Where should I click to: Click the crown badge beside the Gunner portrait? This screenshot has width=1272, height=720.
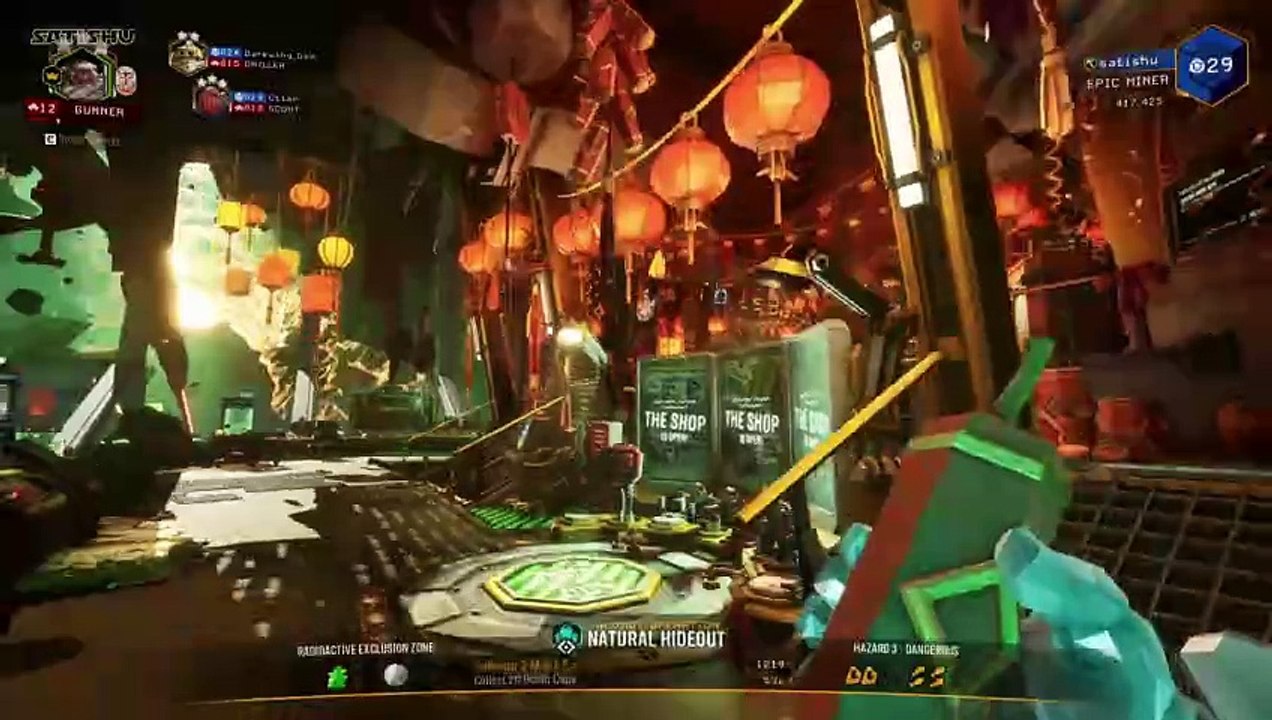(54, 77)
